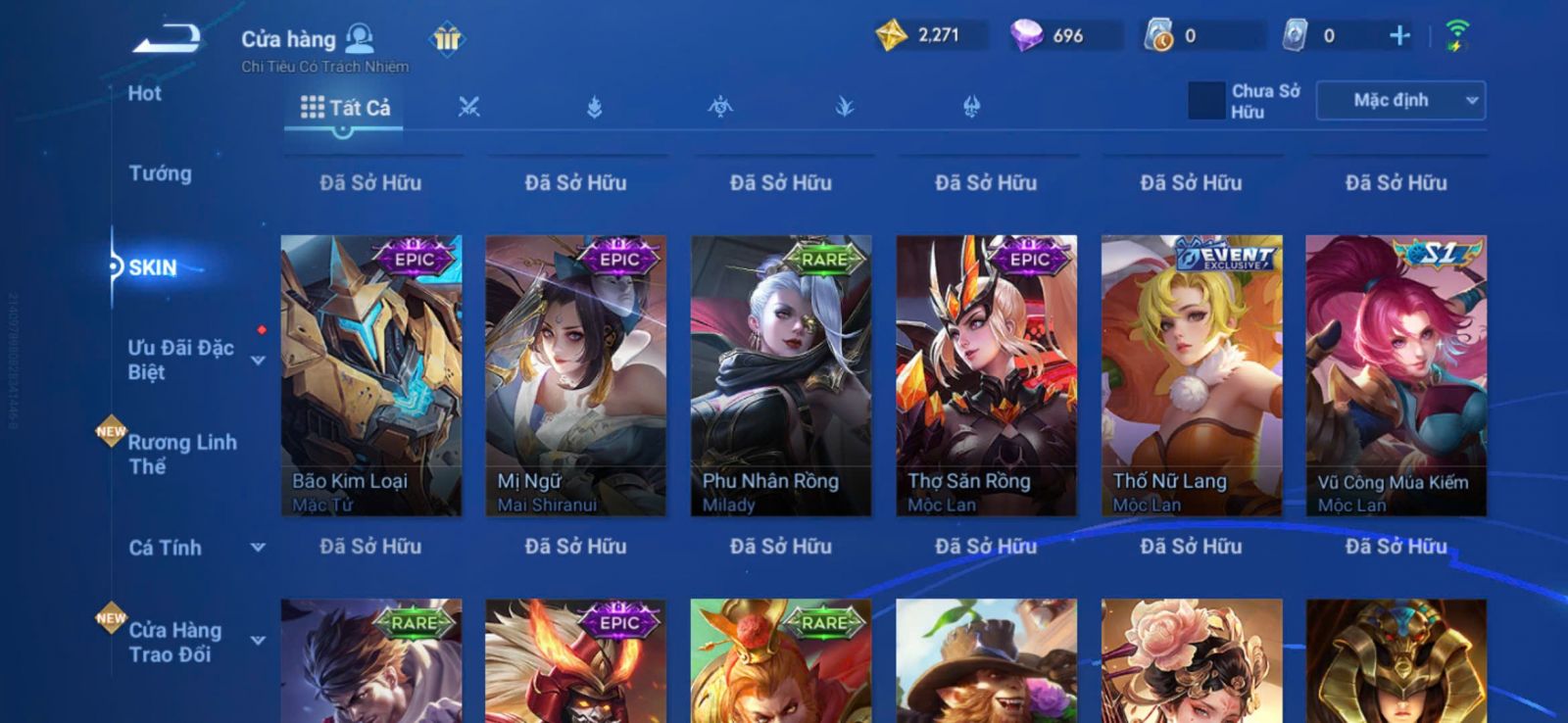The width and height of the screenshot is (1568, 723).
Task: Pick the Vũ Công Múa Kiếm skin
Action: pyautogui.click(x=1396, y=375)
